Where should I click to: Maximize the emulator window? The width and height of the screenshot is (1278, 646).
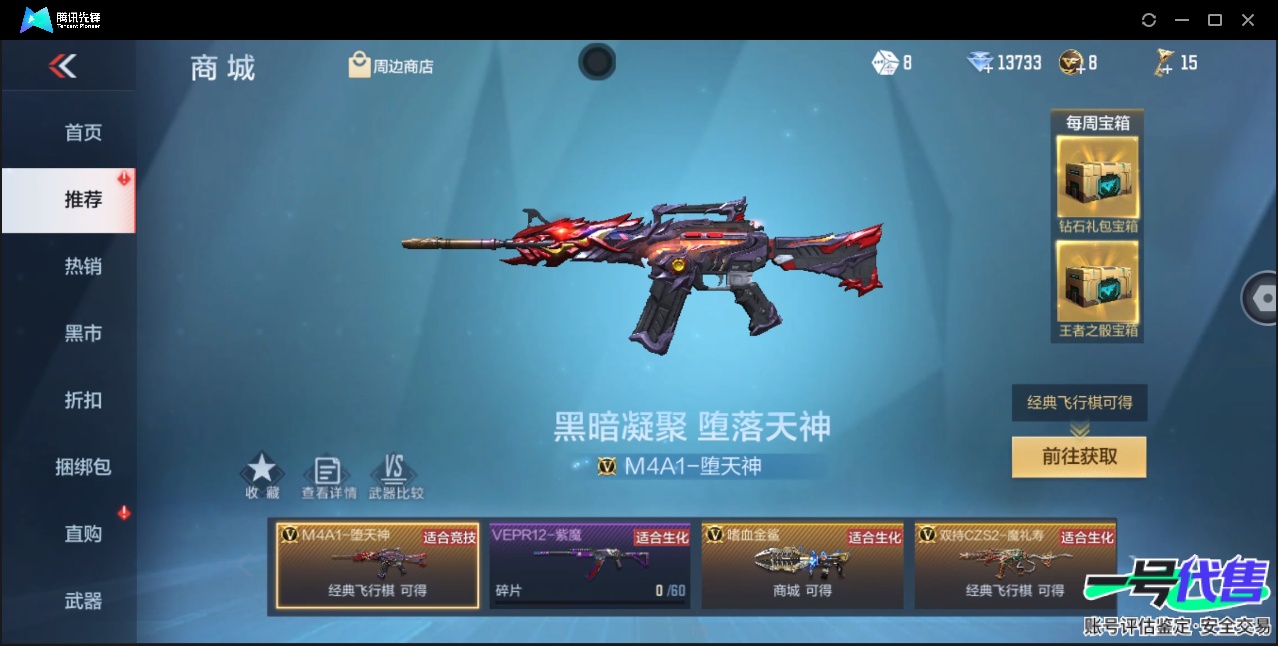pos(1215,20)
